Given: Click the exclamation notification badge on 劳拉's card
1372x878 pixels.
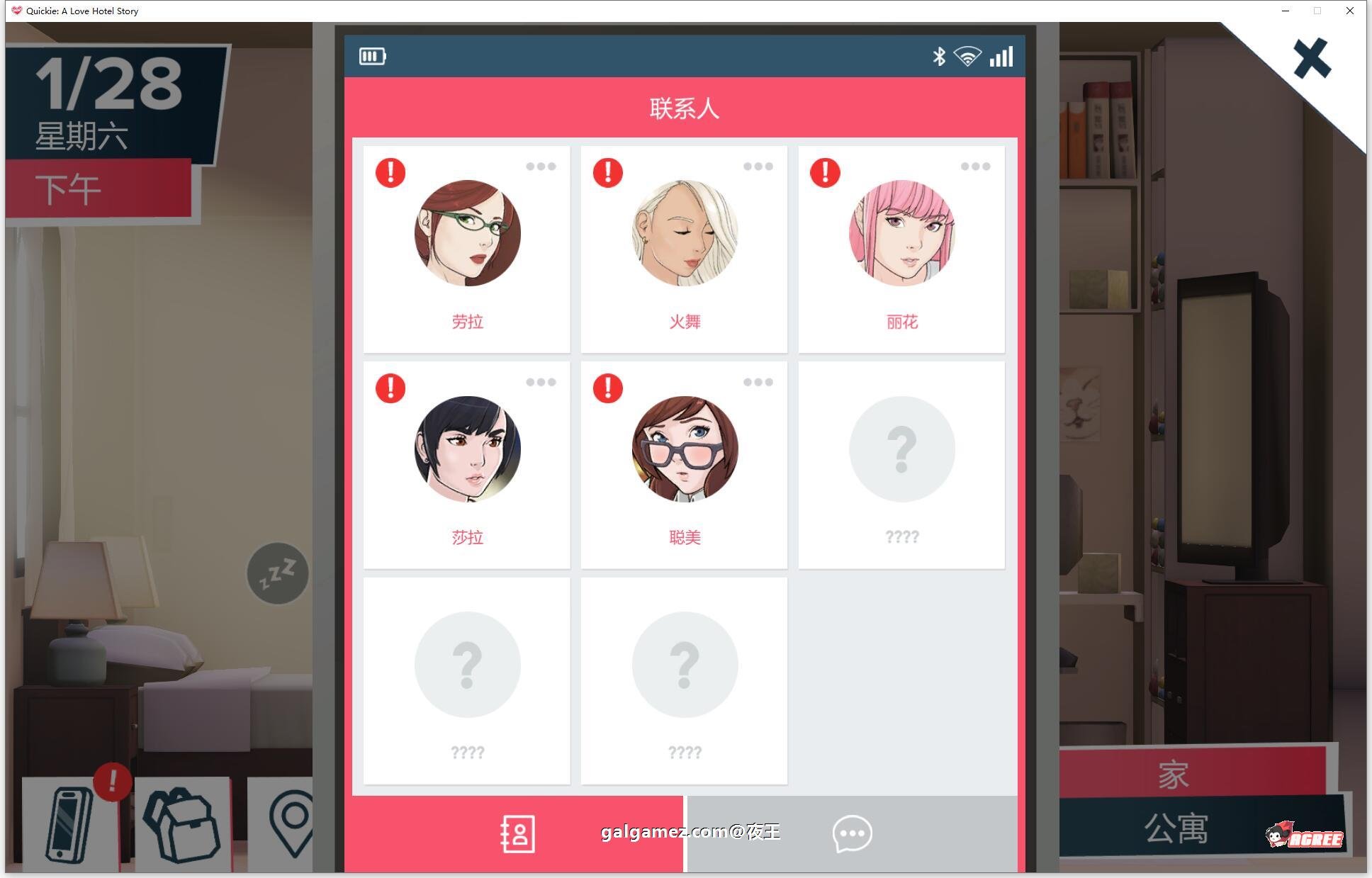Looking at the screenshot, I should (x=390, y=172).
